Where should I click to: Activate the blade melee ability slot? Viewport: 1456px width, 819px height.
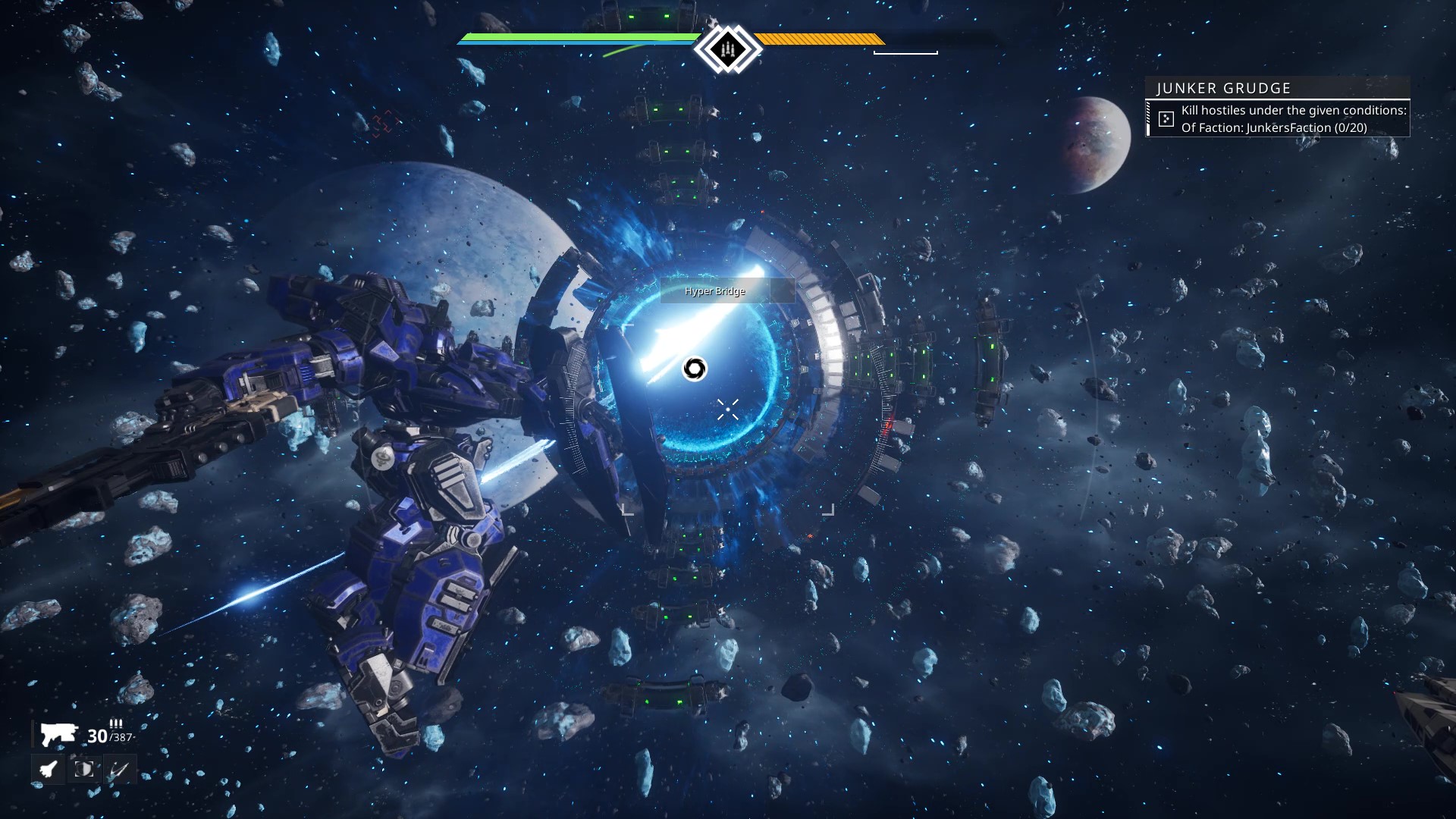pos(119,770)
